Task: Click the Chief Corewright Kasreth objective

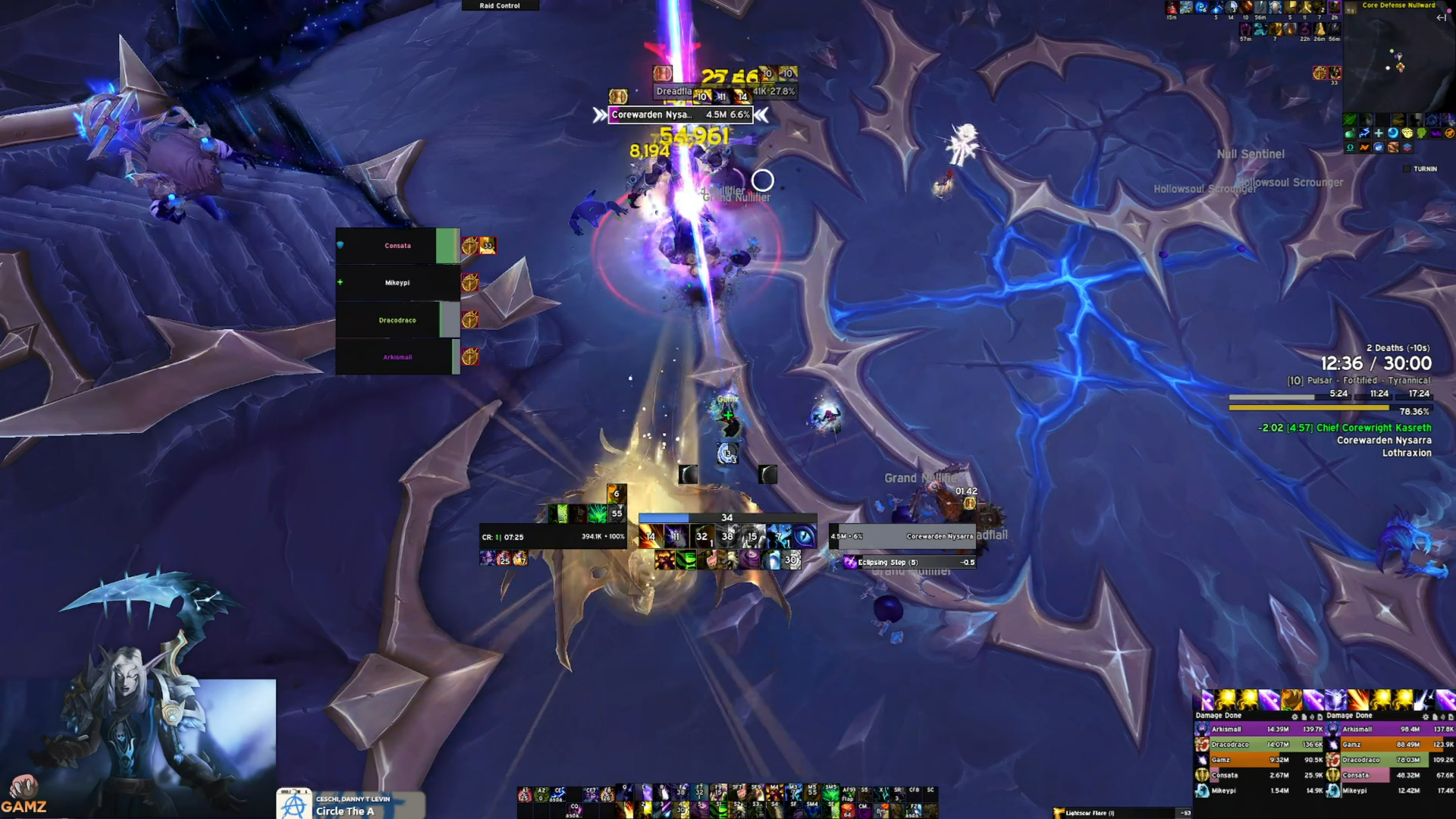Action: tap(1373, 428)
